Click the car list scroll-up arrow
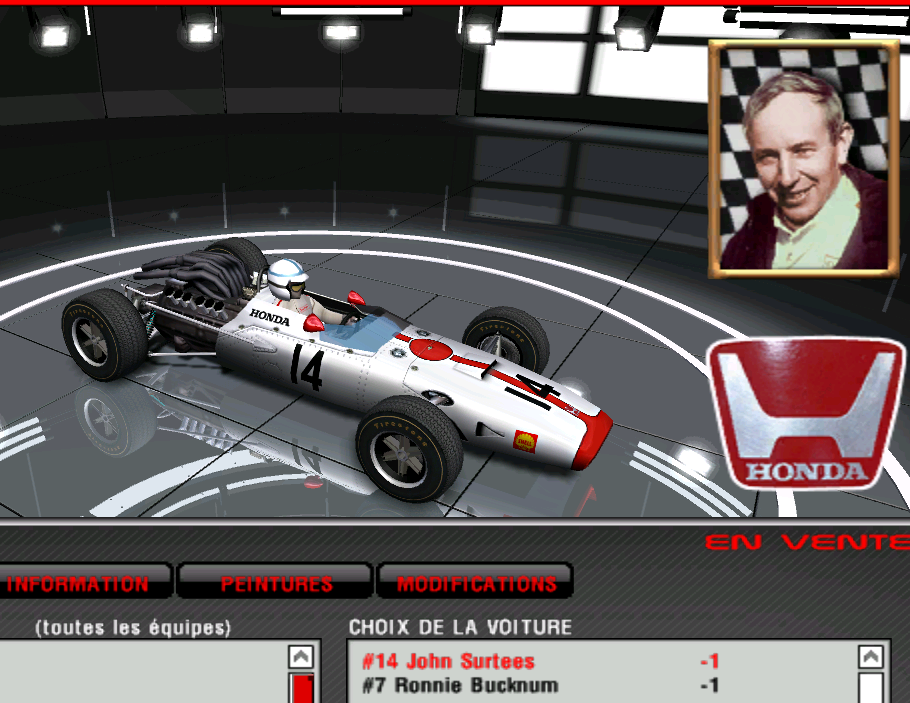Image resolution: width=910 pixels, height=703 pixels. (x=871, y=657)
